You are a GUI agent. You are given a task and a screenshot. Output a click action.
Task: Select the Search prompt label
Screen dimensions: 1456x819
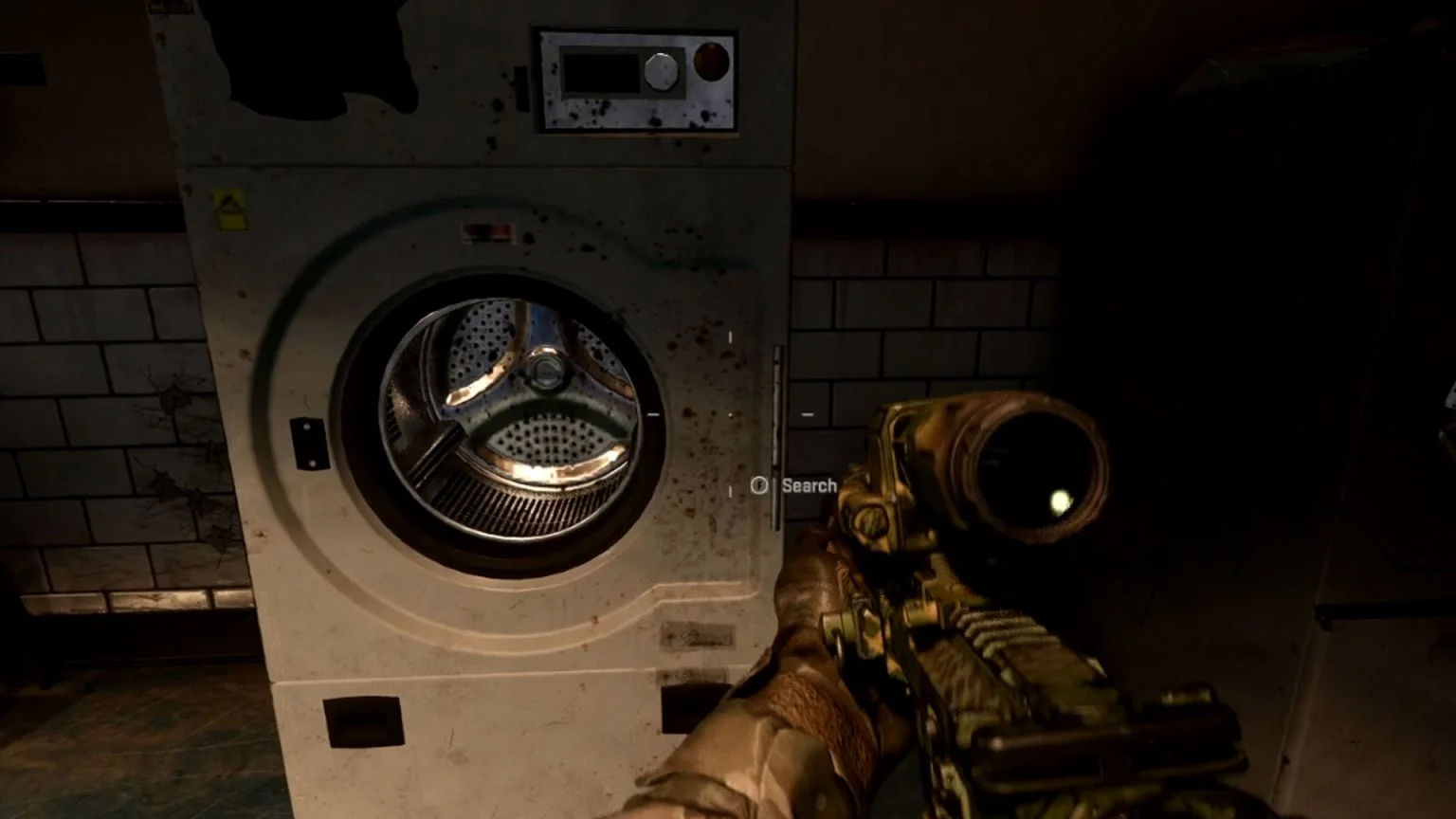(x=808, y=485)
